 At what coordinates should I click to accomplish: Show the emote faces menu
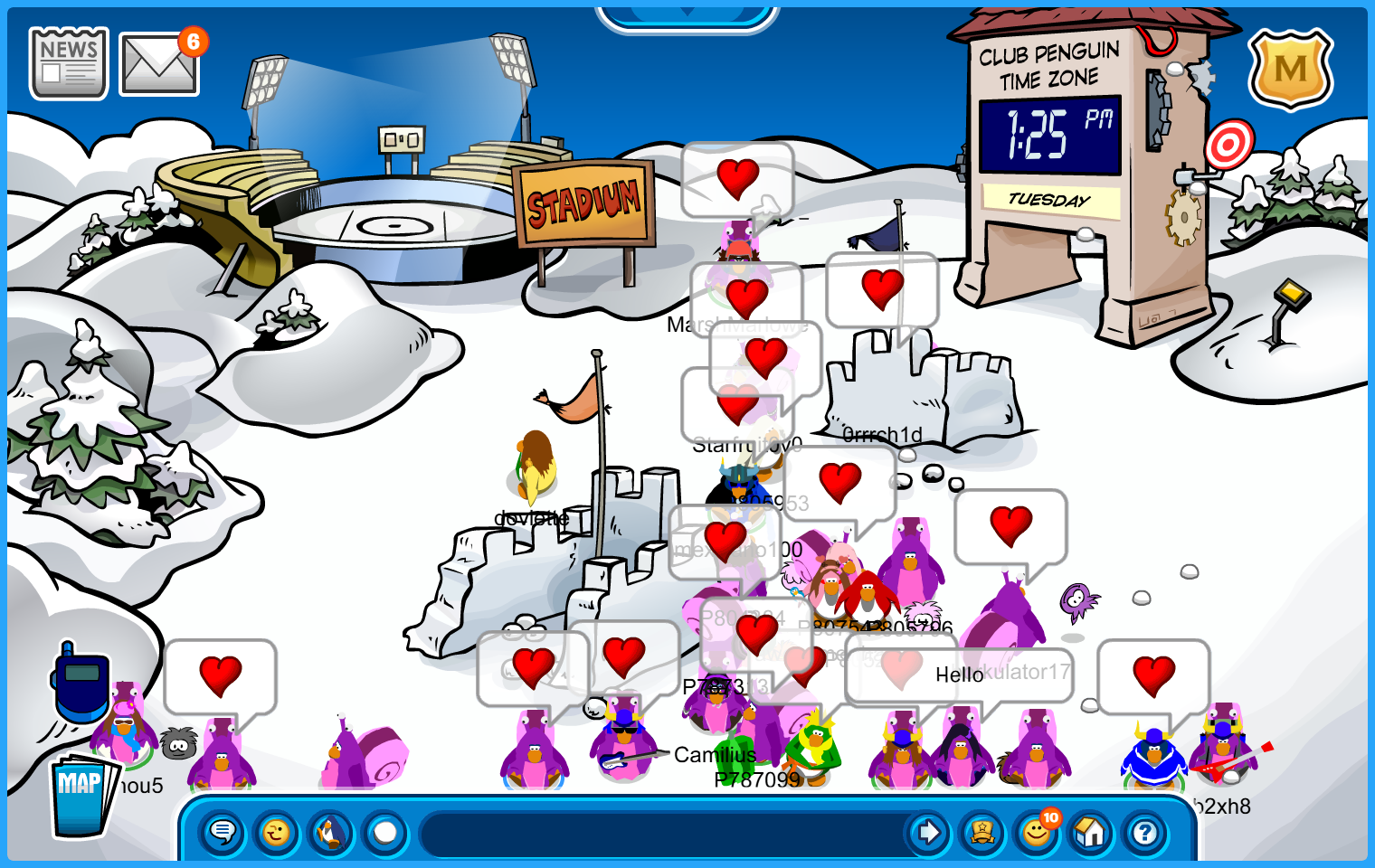pos(277,832)
